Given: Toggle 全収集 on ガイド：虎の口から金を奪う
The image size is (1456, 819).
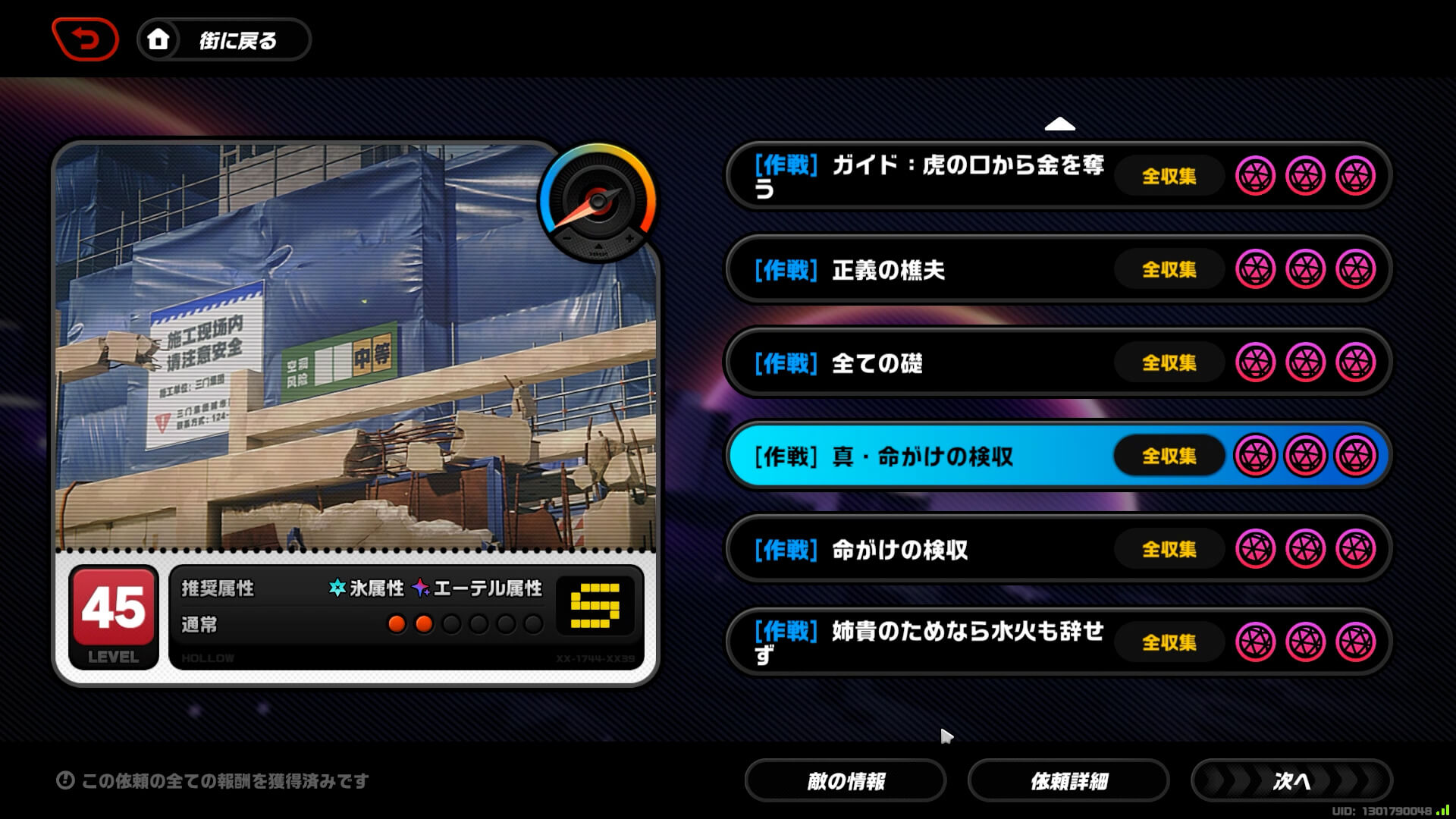Looking at the screenshot, I should click(1169, 176).
